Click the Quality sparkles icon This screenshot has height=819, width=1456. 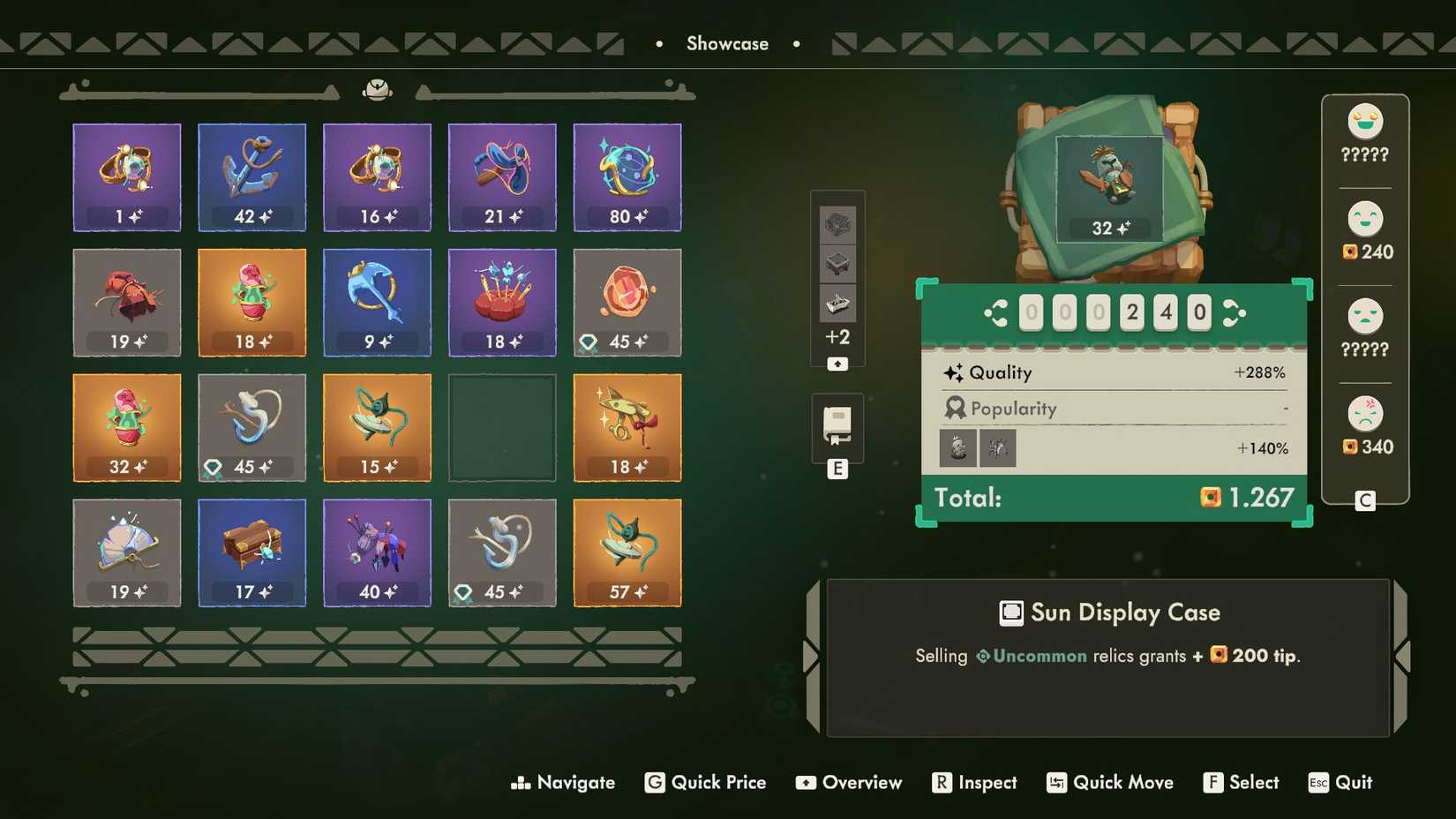[953, 372]
